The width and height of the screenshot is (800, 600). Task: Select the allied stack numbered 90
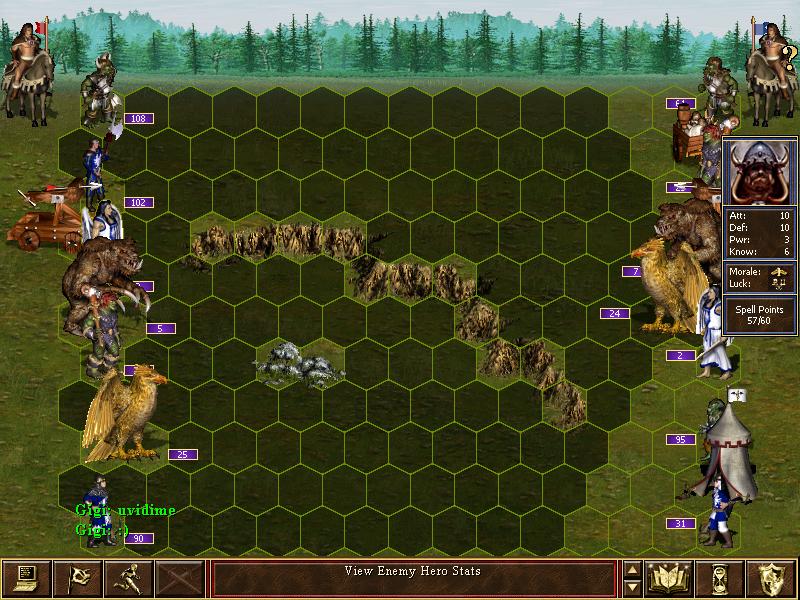point(99,510)
